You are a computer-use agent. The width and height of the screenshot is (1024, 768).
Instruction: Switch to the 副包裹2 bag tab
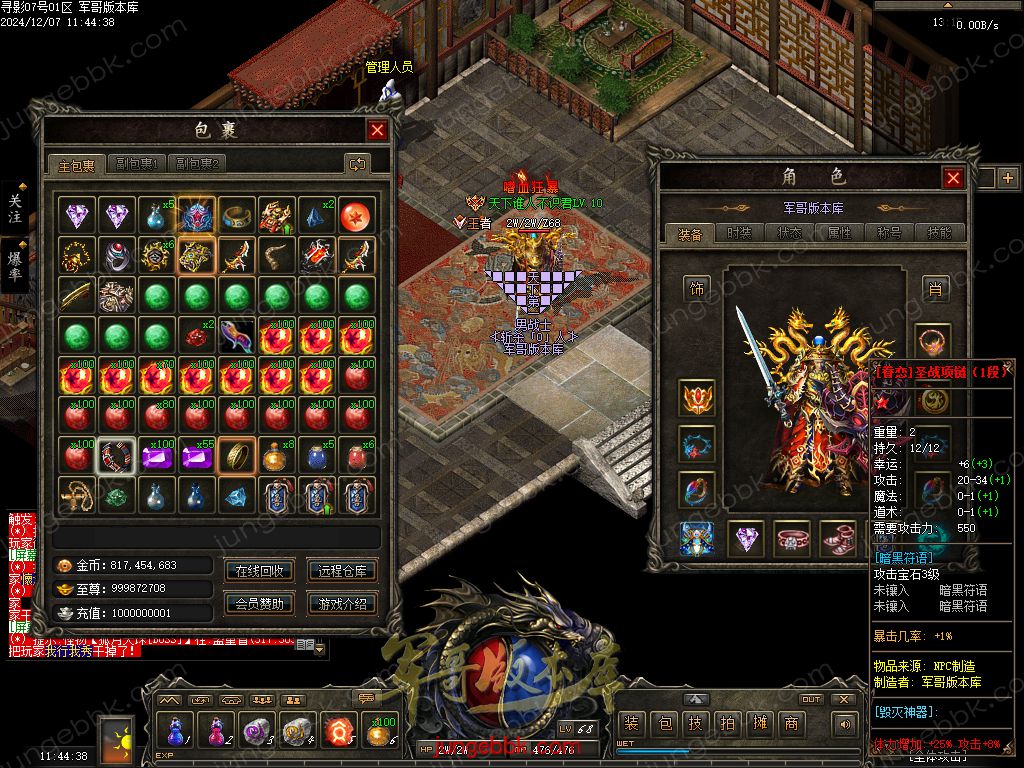tap(196, 164)
